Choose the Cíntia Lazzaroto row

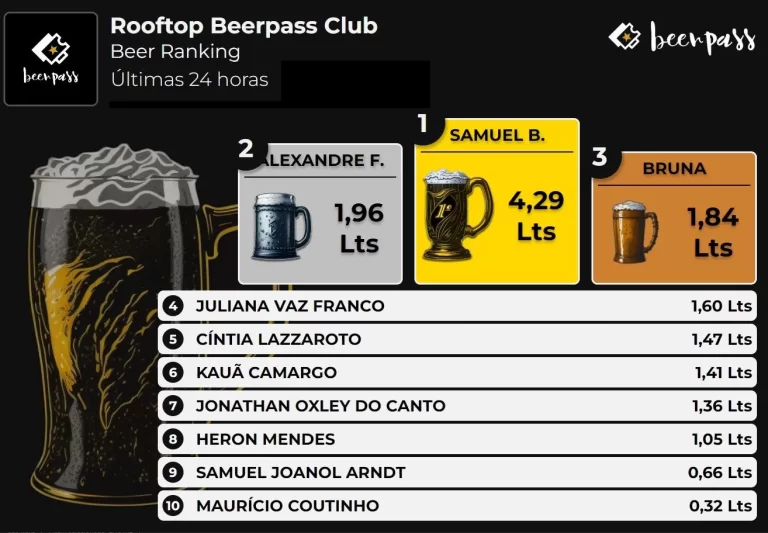coord(457,339)
